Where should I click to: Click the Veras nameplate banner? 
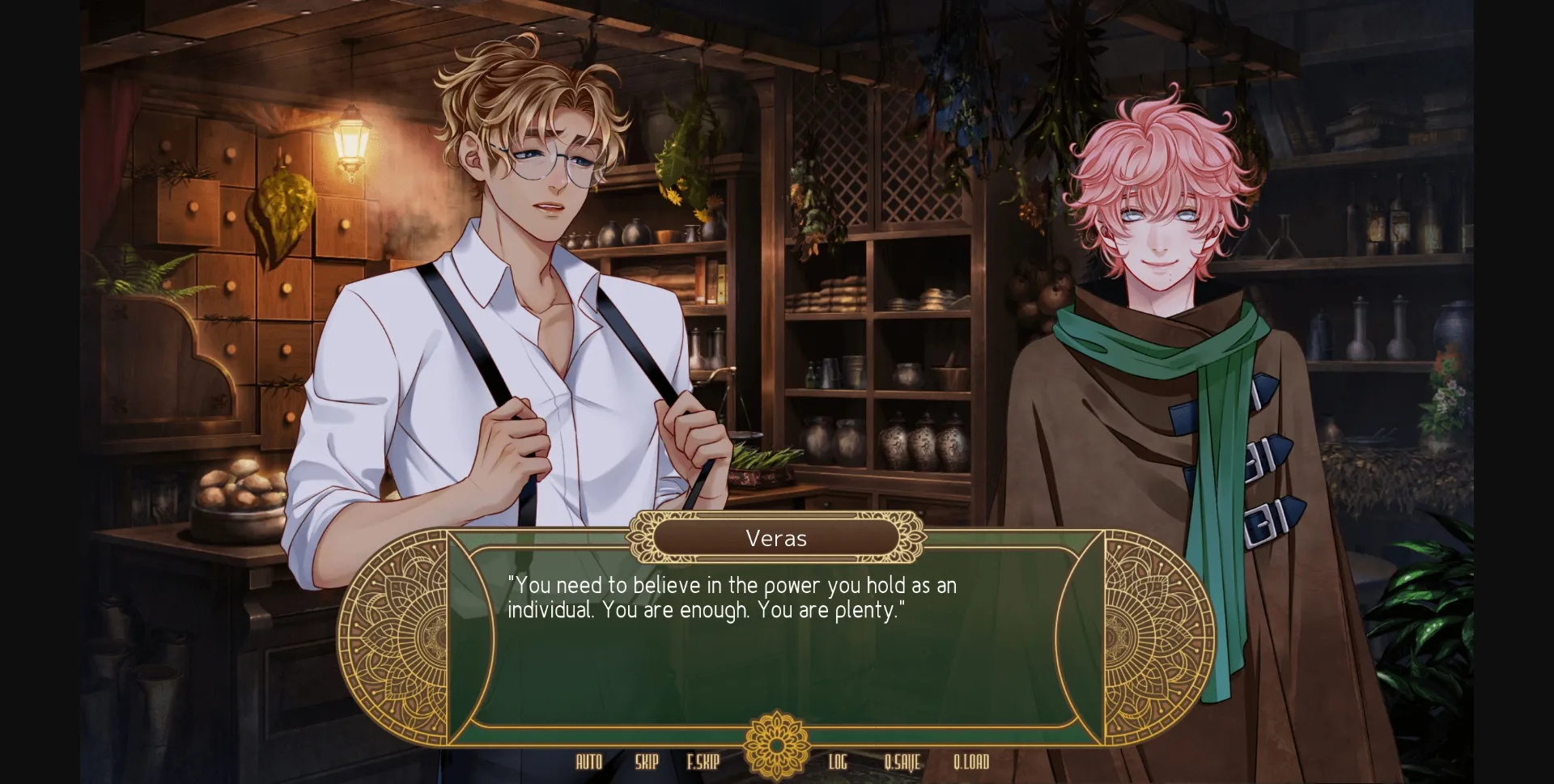click(x=775, y=537)
